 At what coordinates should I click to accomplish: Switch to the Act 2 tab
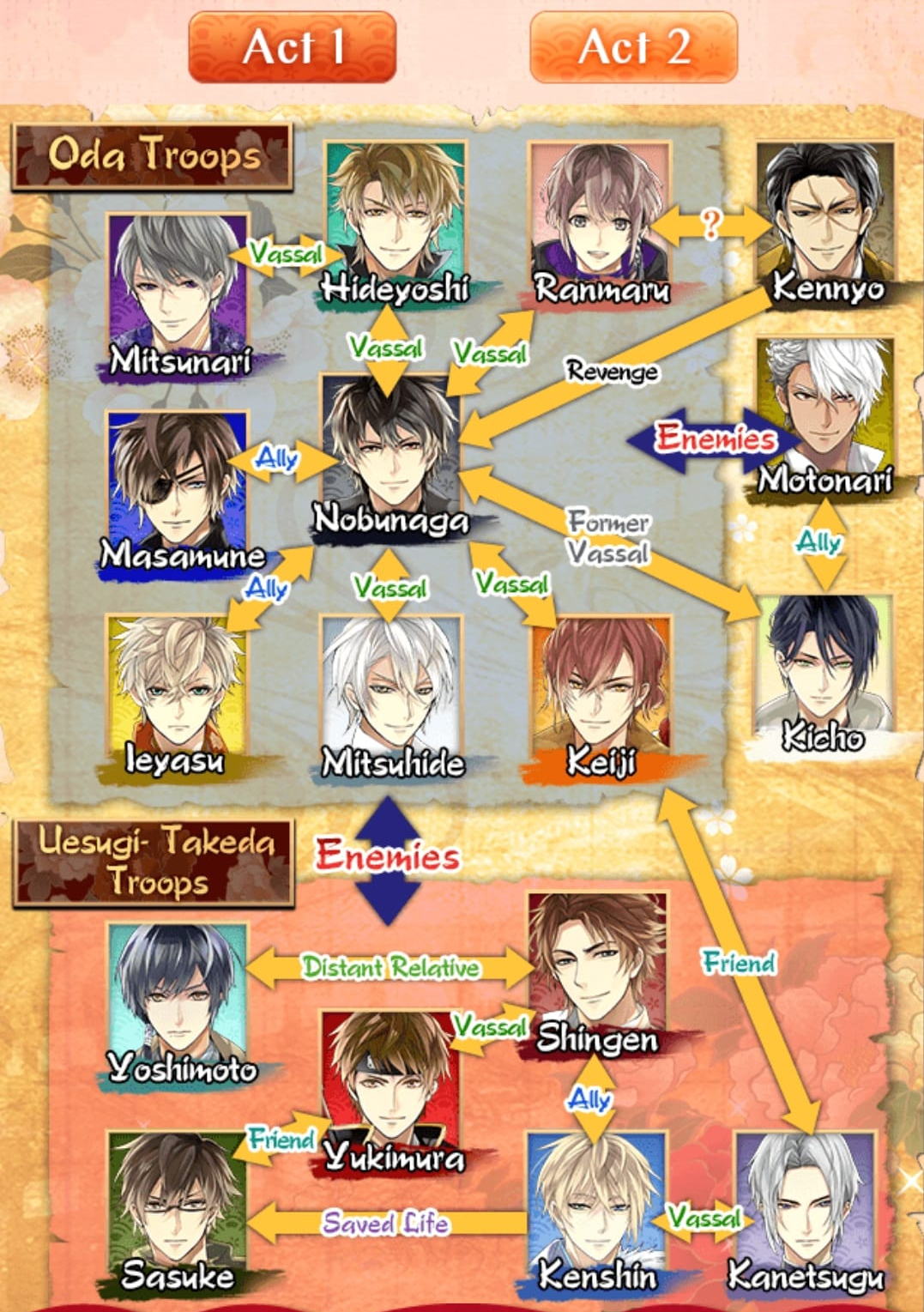tap(633, 47)
